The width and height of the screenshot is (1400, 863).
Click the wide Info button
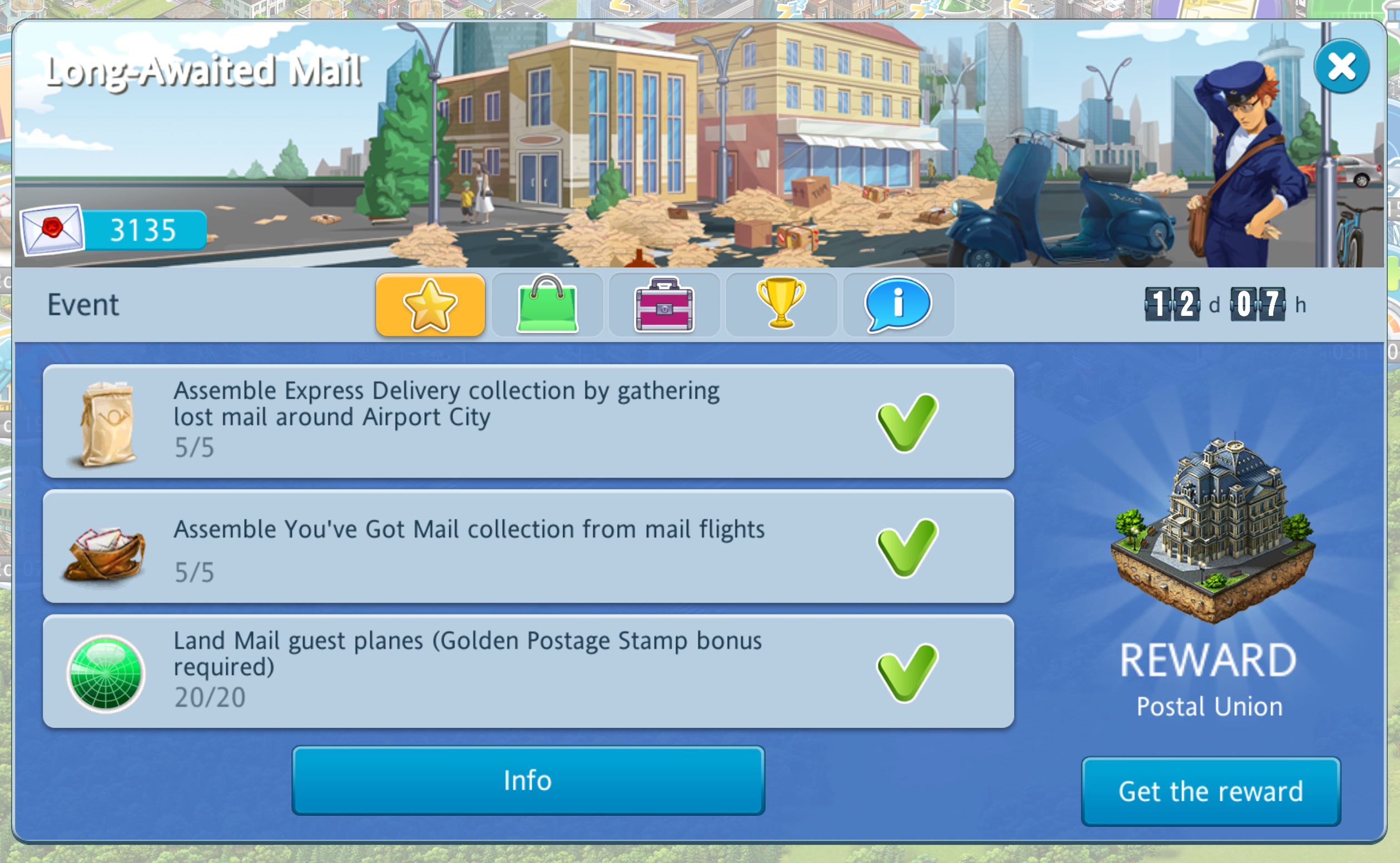[x=528, y=780]
